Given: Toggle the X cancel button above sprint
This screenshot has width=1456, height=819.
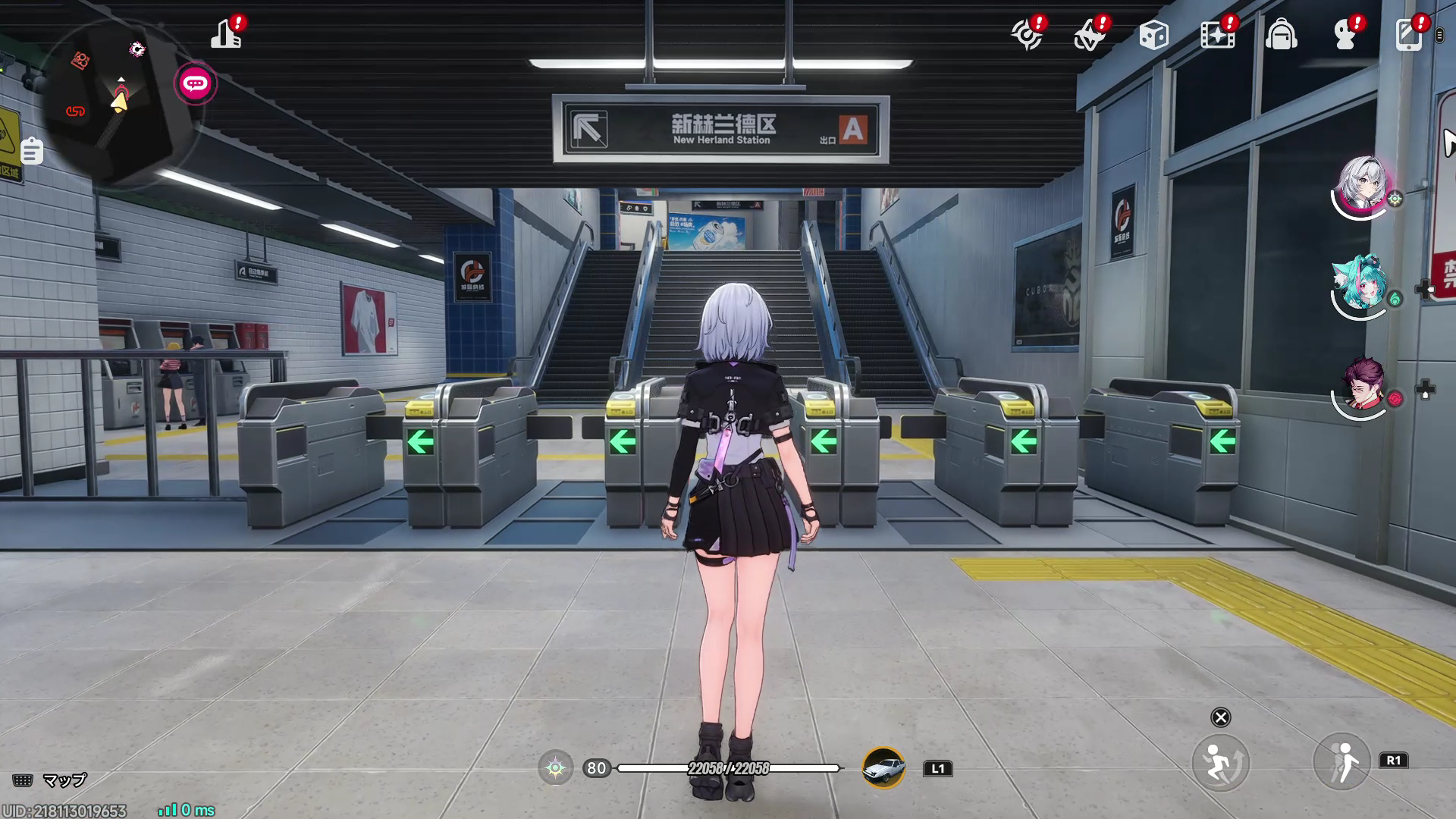Looking at the screenshot, I should (x=1222, y=717).
